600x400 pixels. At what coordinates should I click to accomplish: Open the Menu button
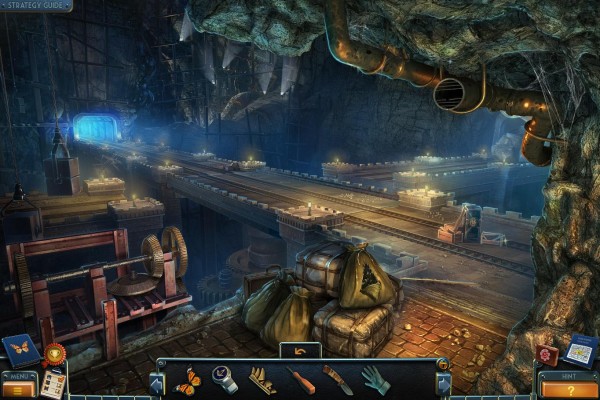(x=19, y=386)
